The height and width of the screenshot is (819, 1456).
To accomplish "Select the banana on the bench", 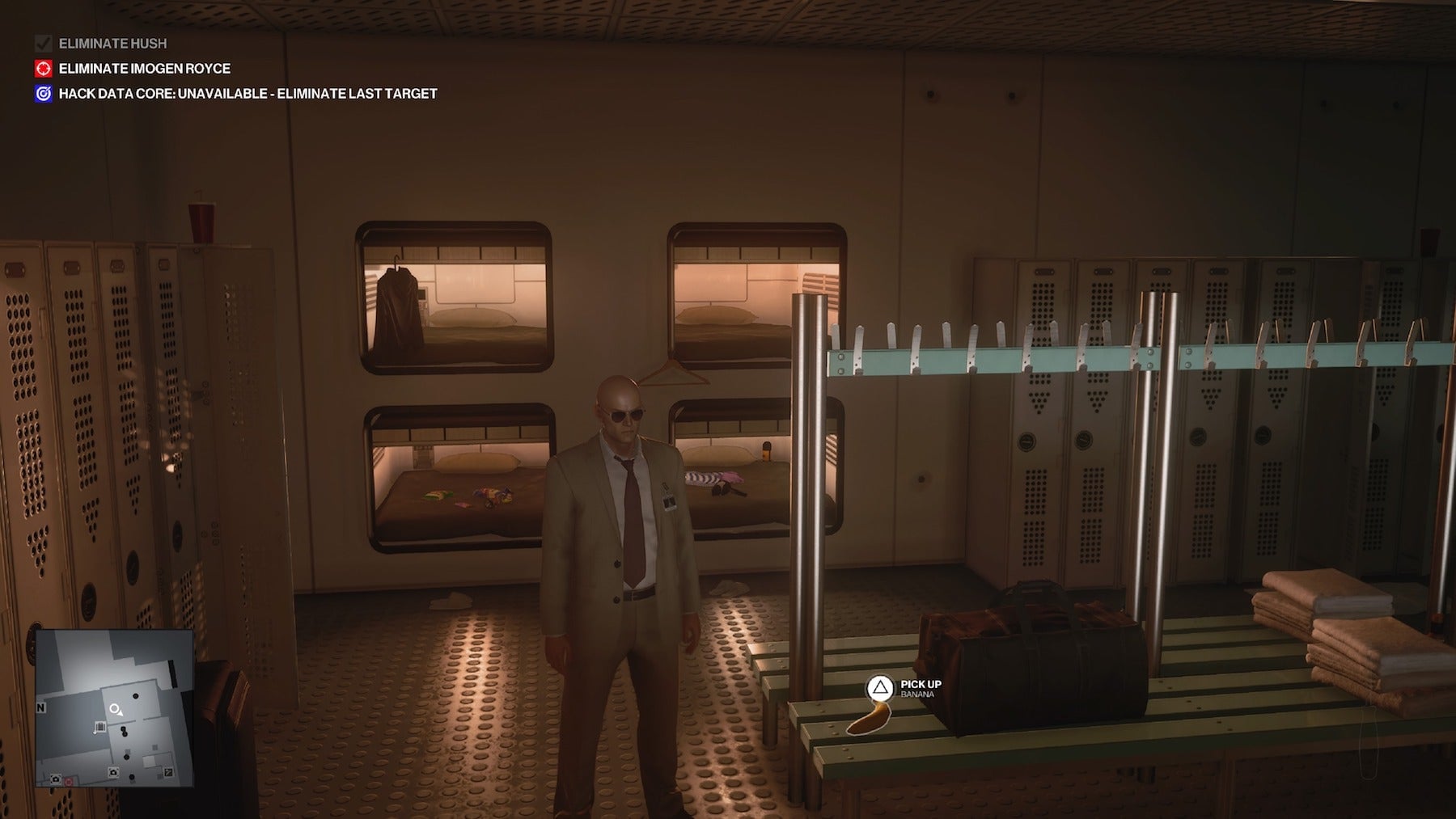I will 867,720.
